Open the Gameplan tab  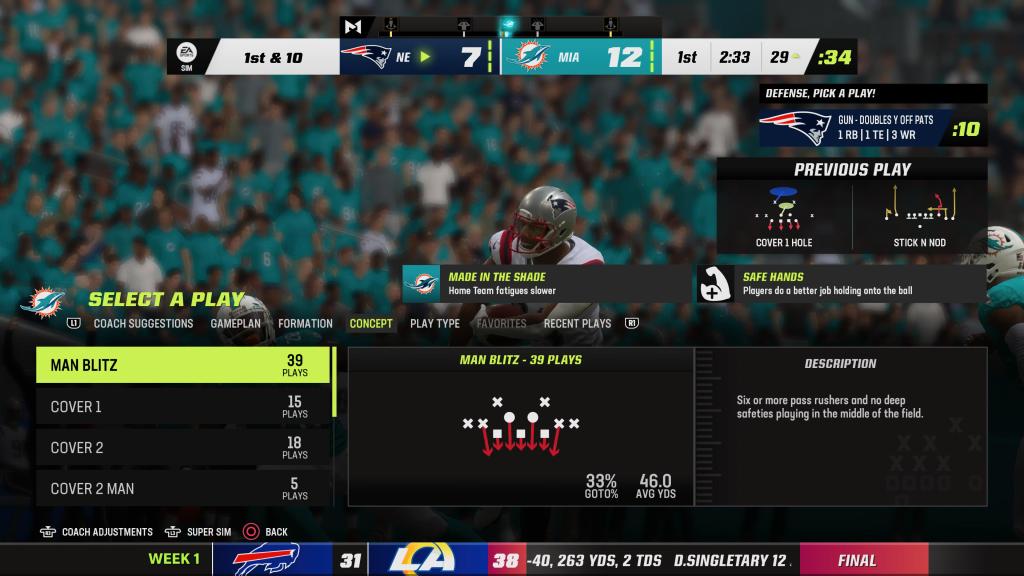tap(235, 324)
